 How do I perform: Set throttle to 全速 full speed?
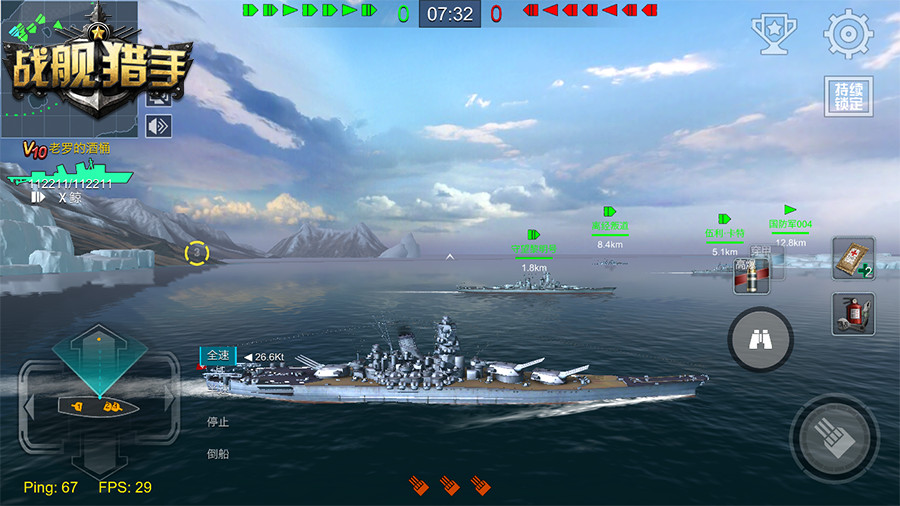(218, 355)
